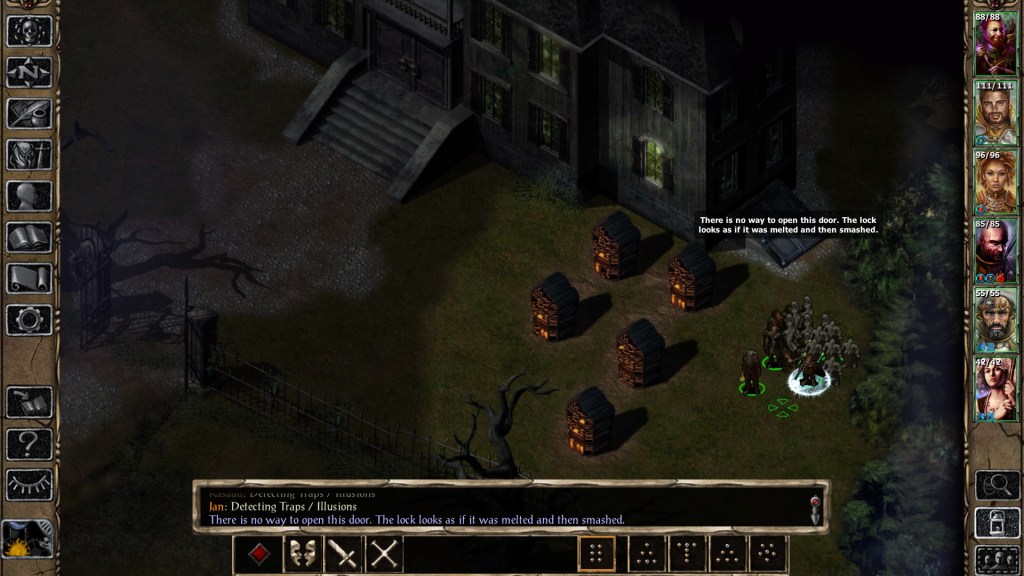Screen dimensions: 1024x576
Task: Open the area map with the compass button
Action: click(29, 72)
